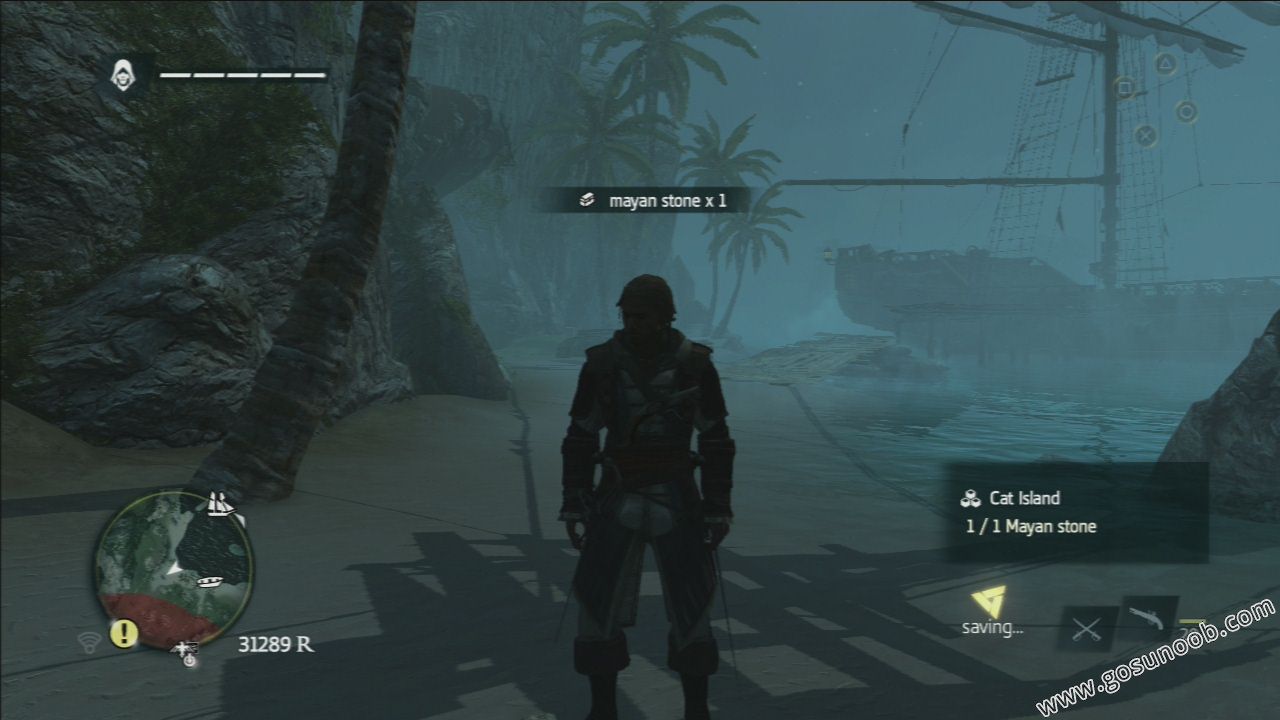The width and height of the screenshot is (1280, 720).
Task: Select the rowboat marker on the minimap
Action: [x=212, y=580]
